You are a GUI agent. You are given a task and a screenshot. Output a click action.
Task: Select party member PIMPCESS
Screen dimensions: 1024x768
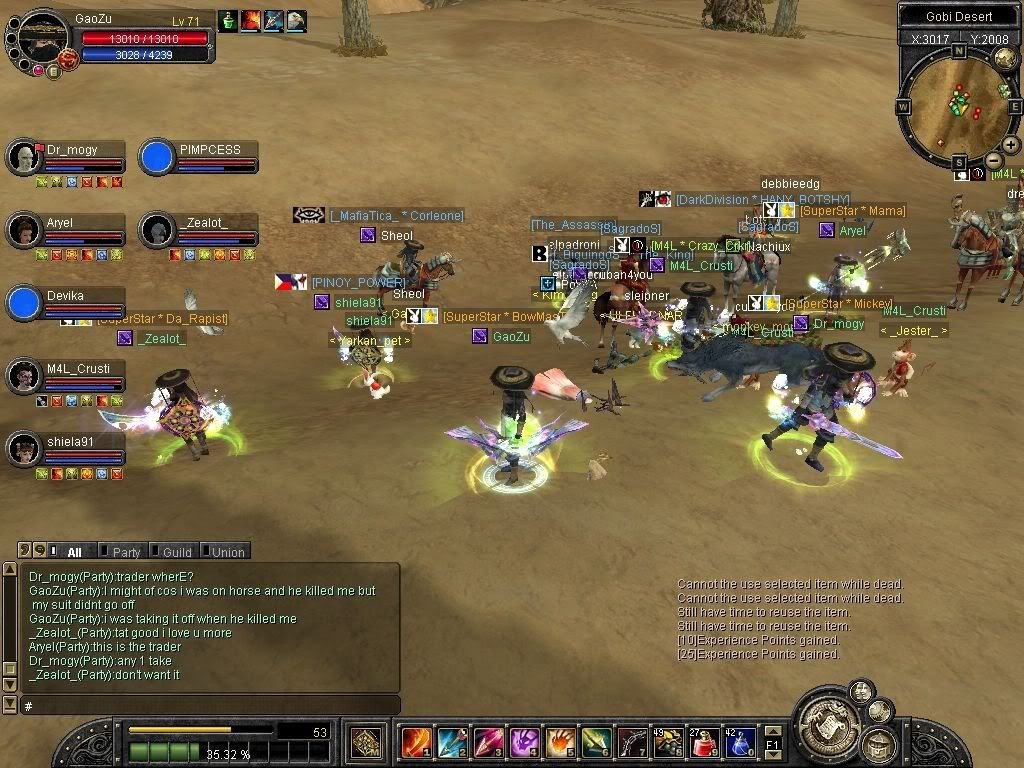click(x=198, y=158)
